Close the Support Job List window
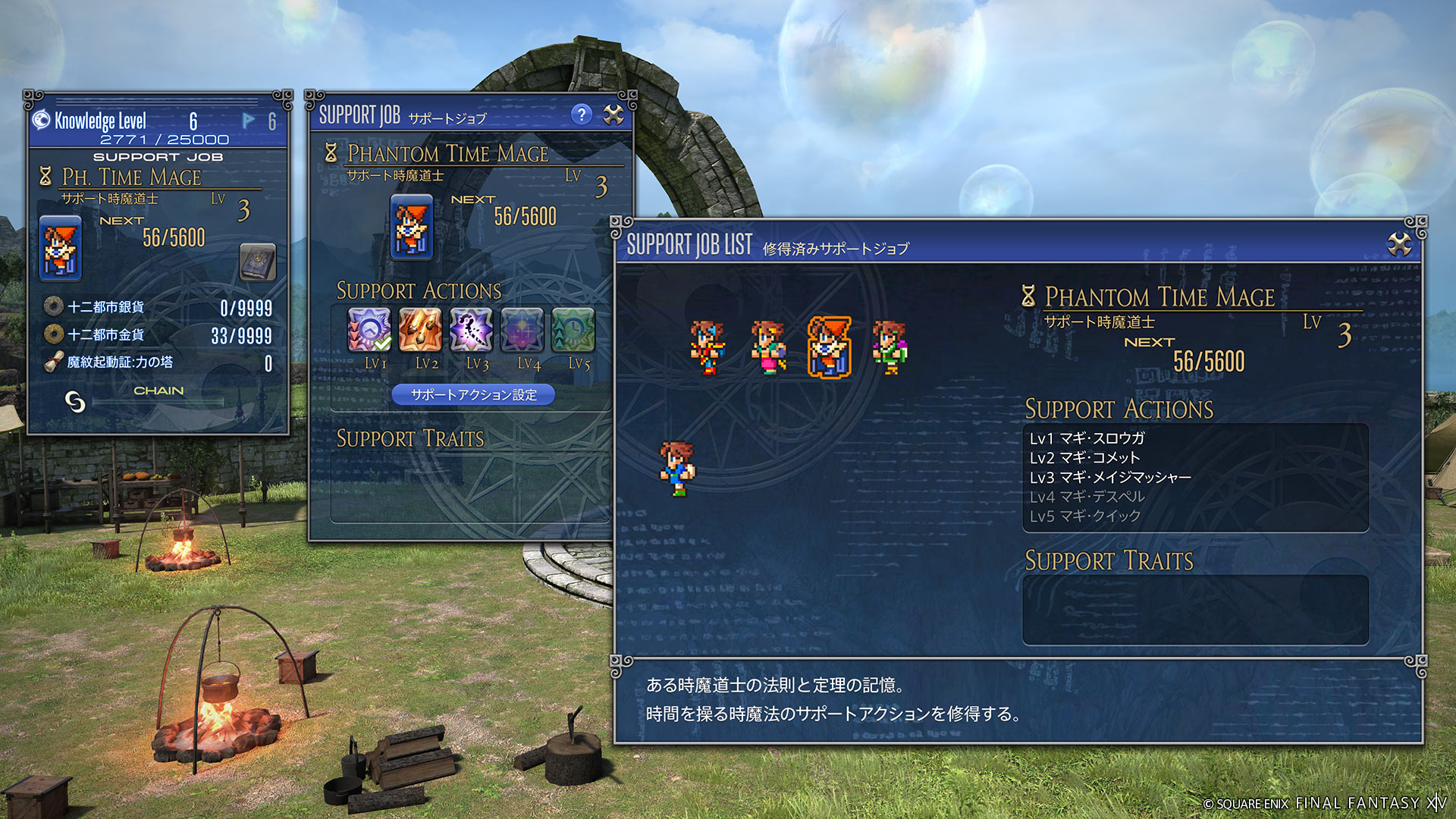This screenshot has height=819, width=1456. tap(1399, 244)
